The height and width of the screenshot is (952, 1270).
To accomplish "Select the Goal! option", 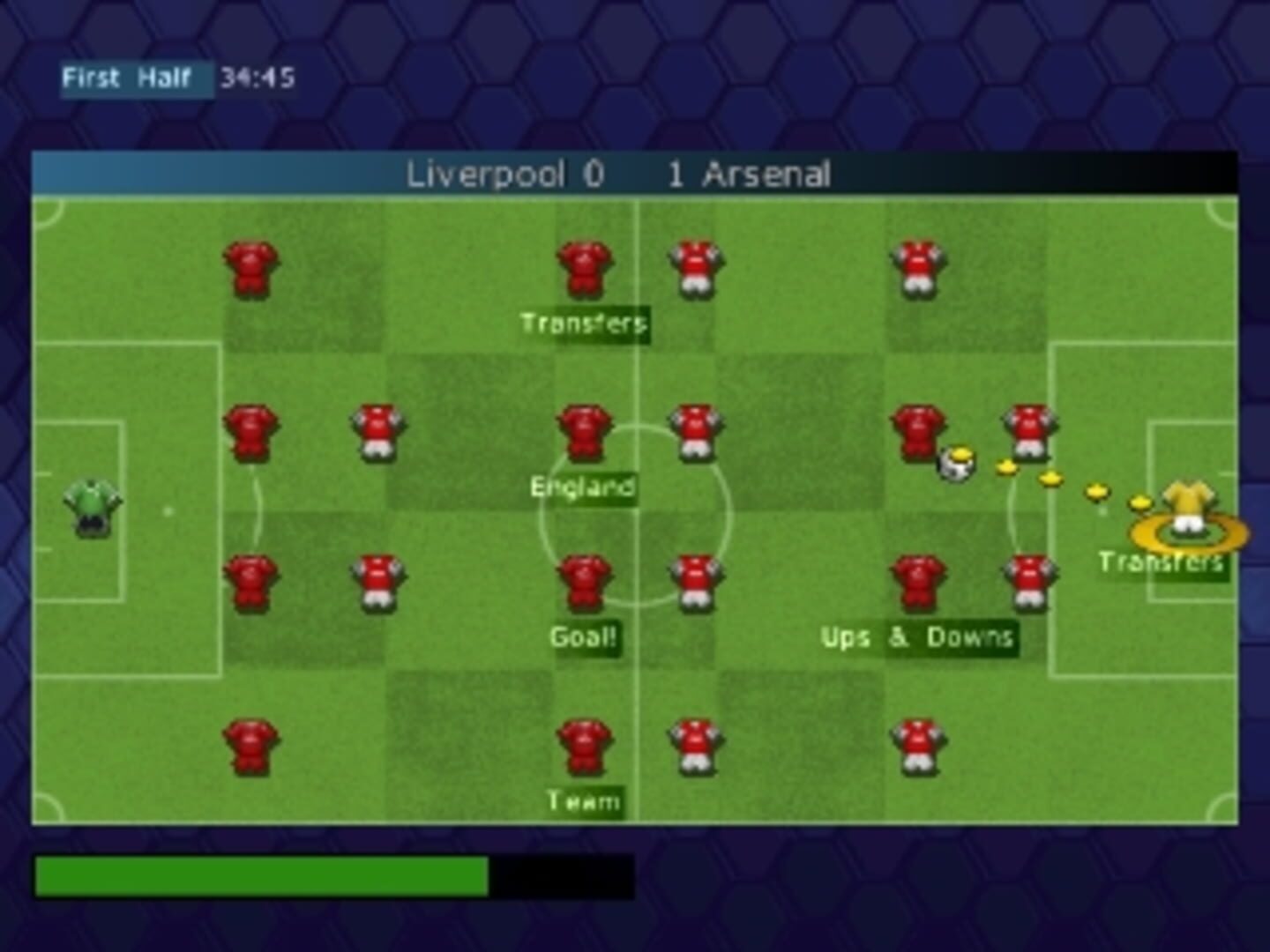I will 584,636.
